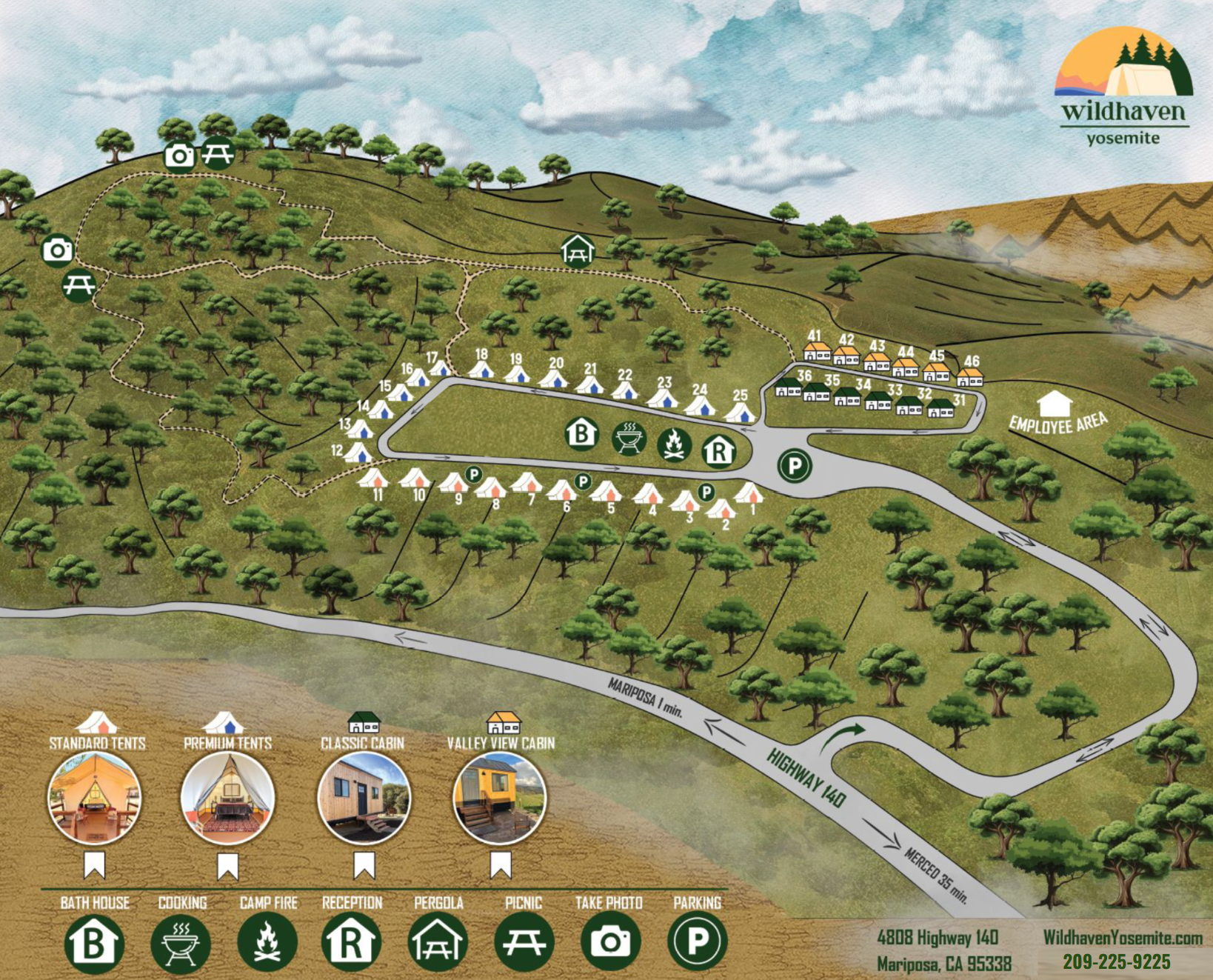
Task: Click the Parking legend icon
Action: click(x=697, y=941)
